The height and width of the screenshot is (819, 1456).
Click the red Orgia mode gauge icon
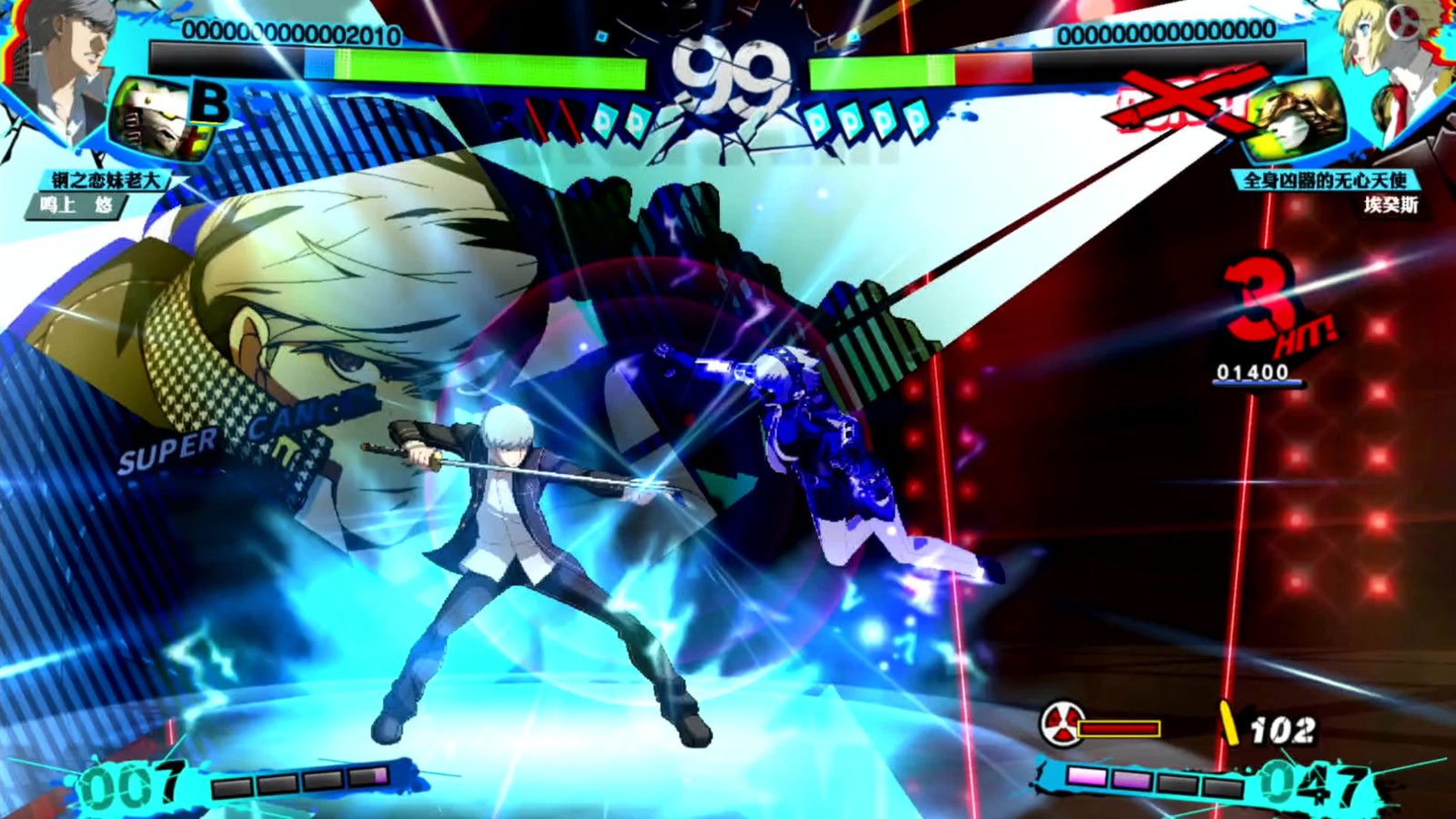click(x=1061, y=724)
